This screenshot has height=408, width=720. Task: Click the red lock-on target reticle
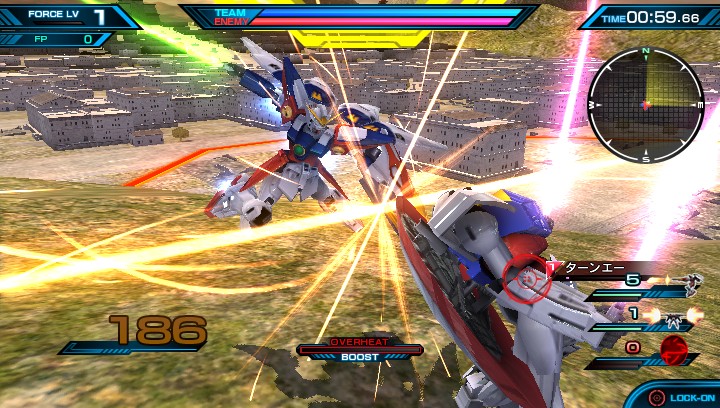pos(526,280)
